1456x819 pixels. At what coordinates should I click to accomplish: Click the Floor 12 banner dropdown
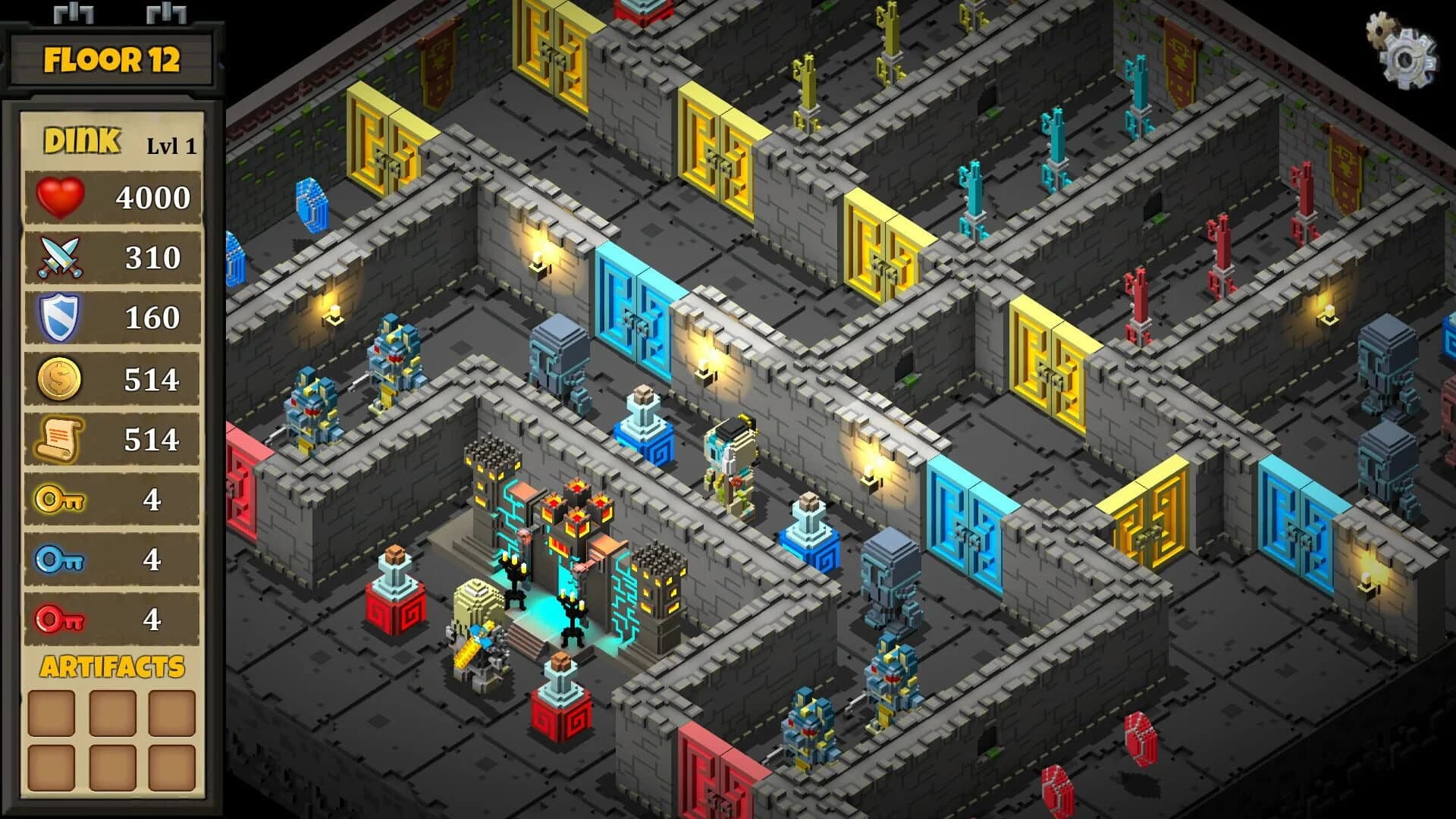114,57
